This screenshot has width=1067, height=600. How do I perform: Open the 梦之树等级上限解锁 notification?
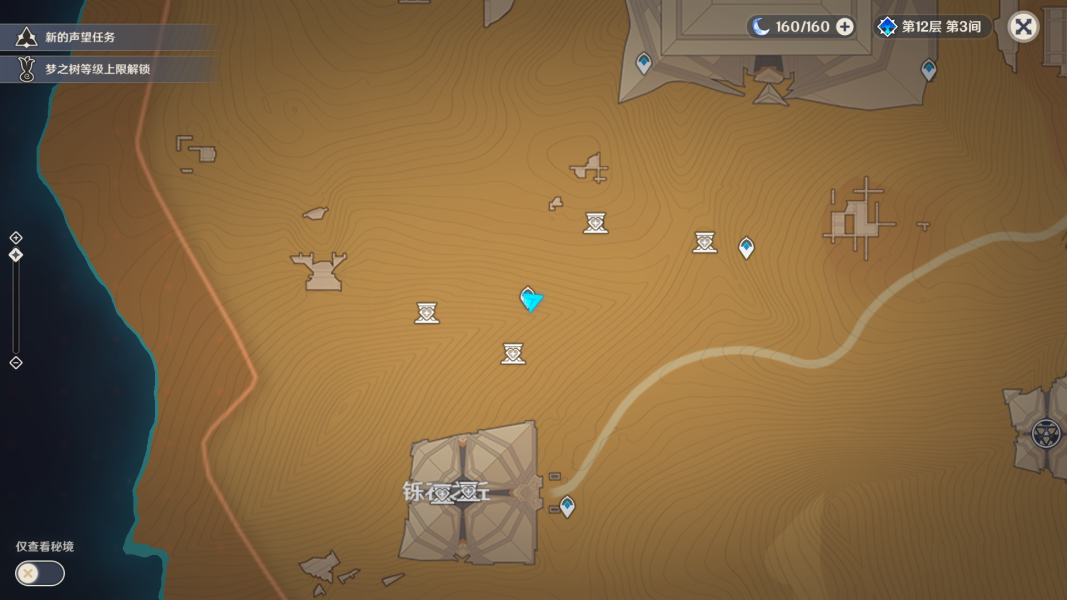[x=97, y=69]
